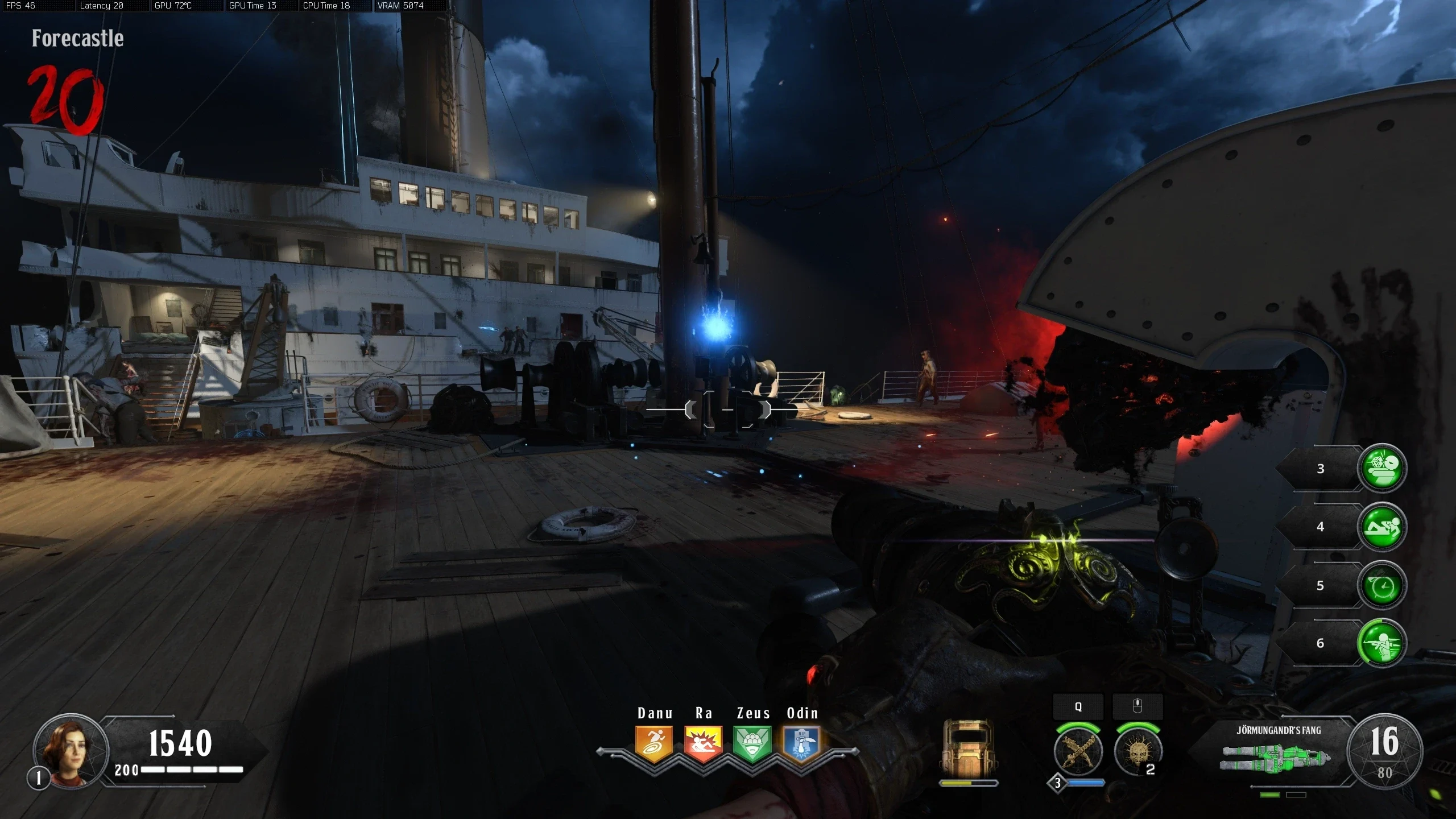Select the spiked skull equipment icon
The width and height of the screenshot is (1456, 819).
point(1137,752)
